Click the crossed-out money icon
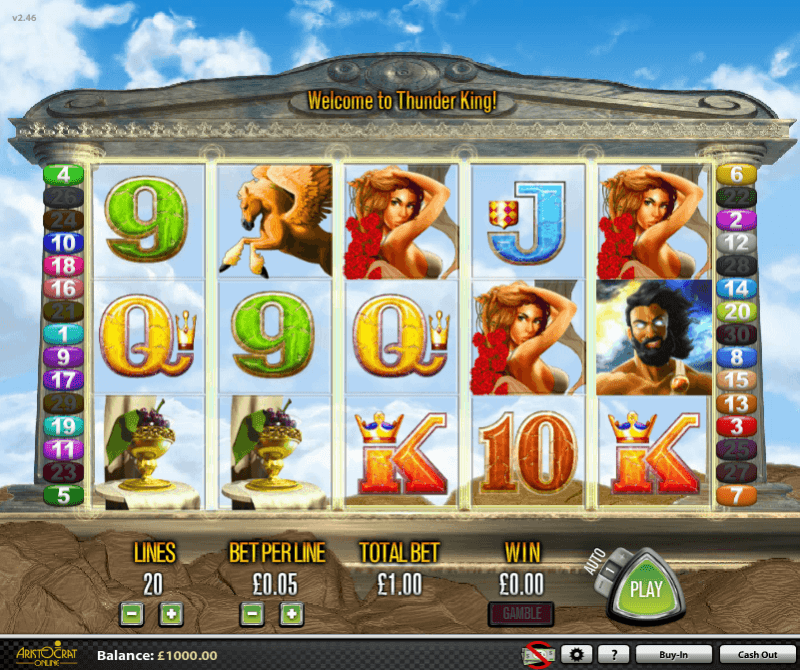The width and height of the screenshot is (800, 670). coord(538,655)
